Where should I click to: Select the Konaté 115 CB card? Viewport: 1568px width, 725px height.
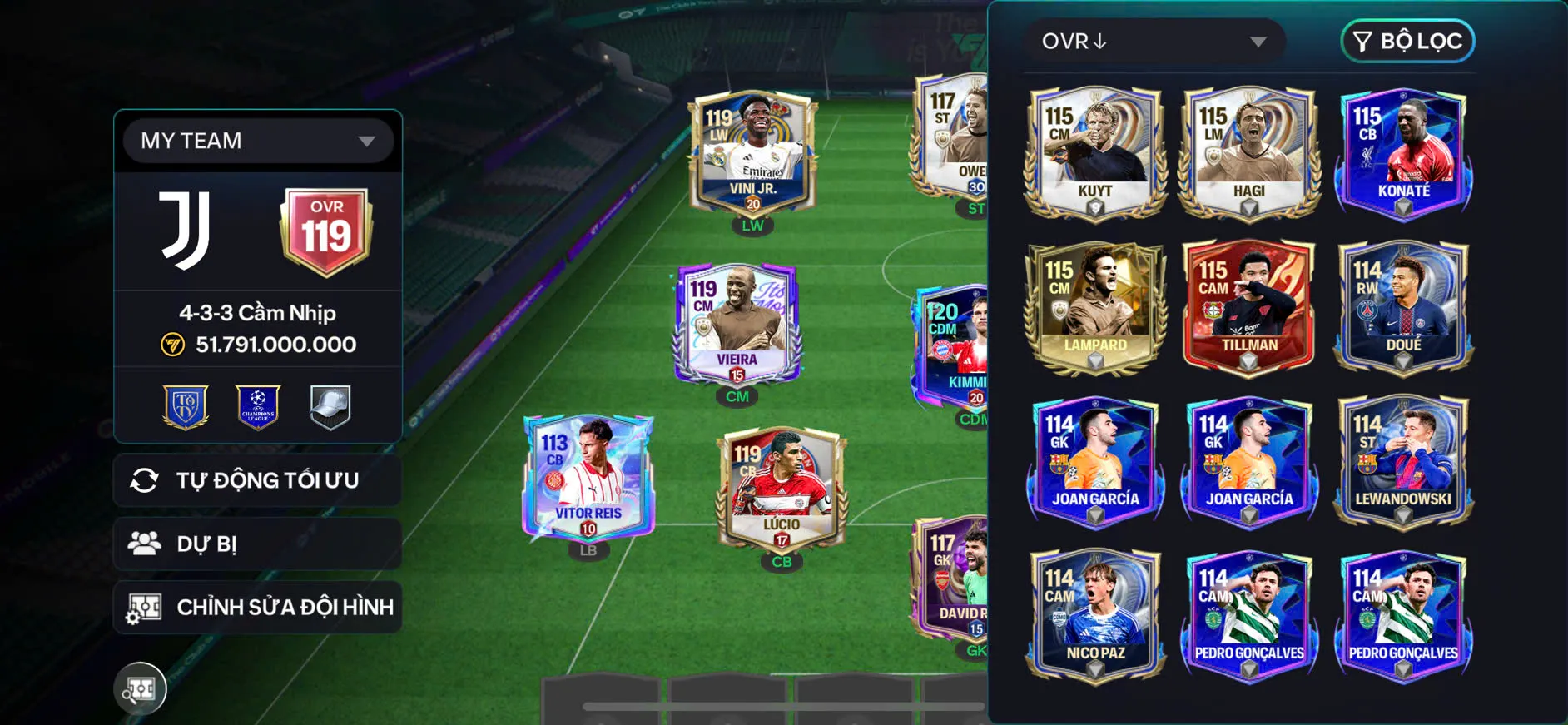pyautogui.click(x=1403, y=152)
